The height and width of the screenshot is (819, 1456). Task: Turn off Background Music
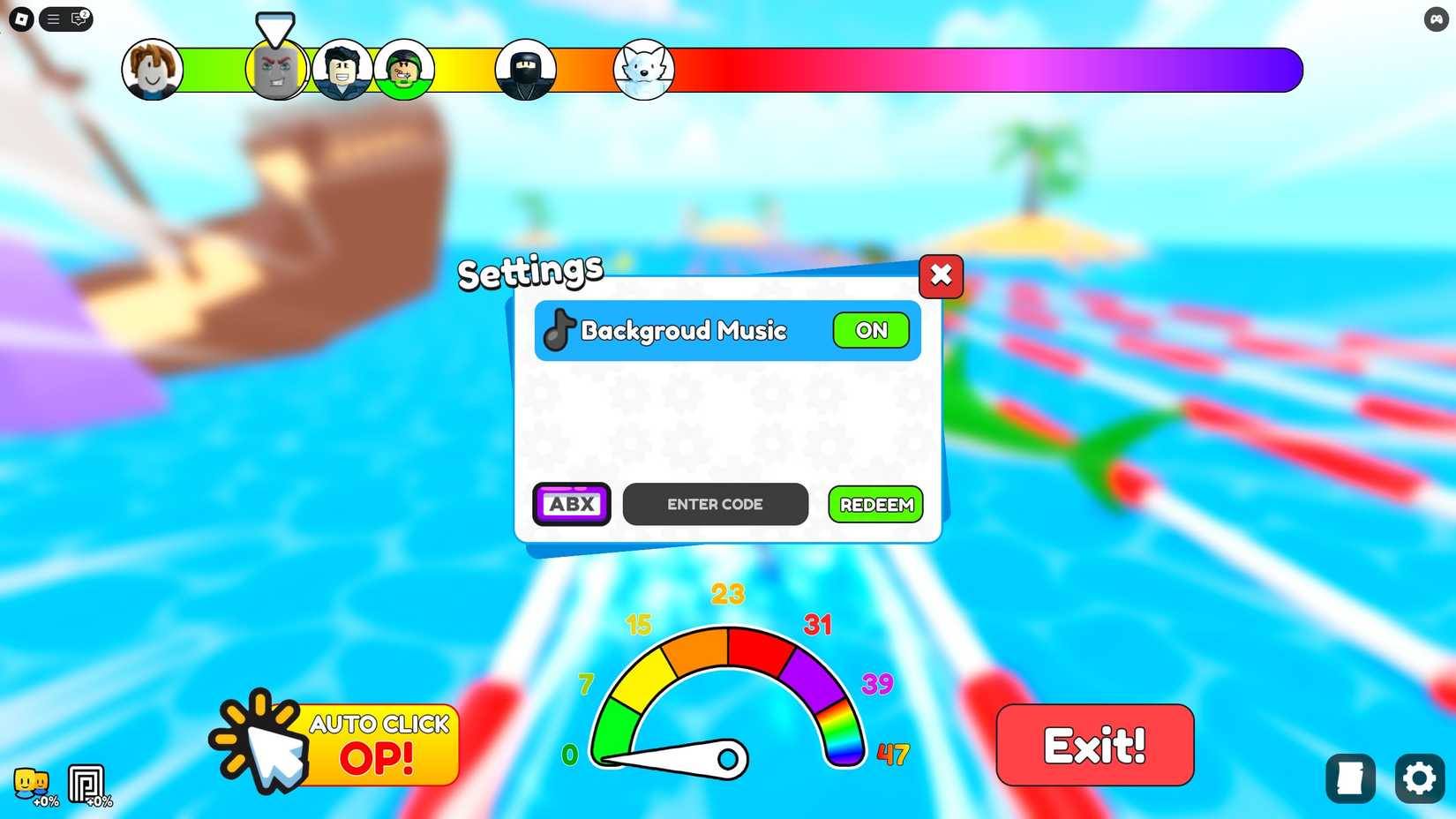[871, 330]
